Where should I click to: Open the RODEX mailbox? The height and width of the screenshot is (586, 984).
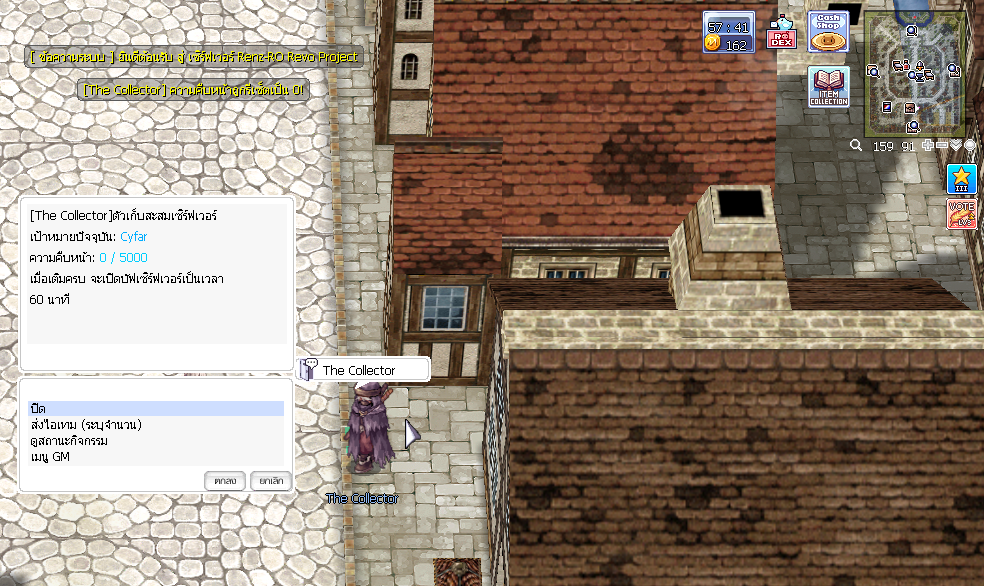(781, 34)
